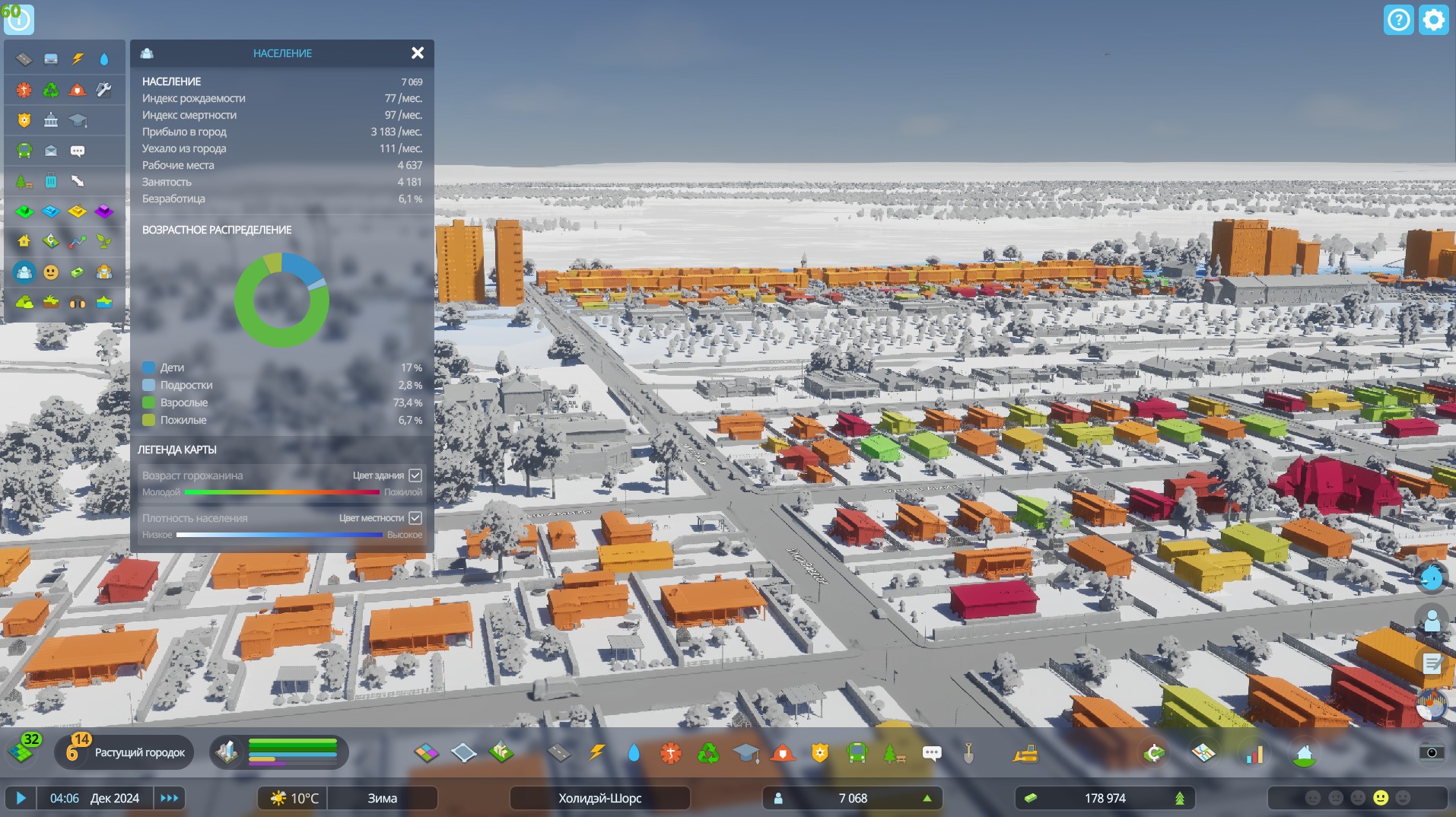Open help via the question mark button
The width and height of the screenshot is (1456, 817).
[1398, 20]
